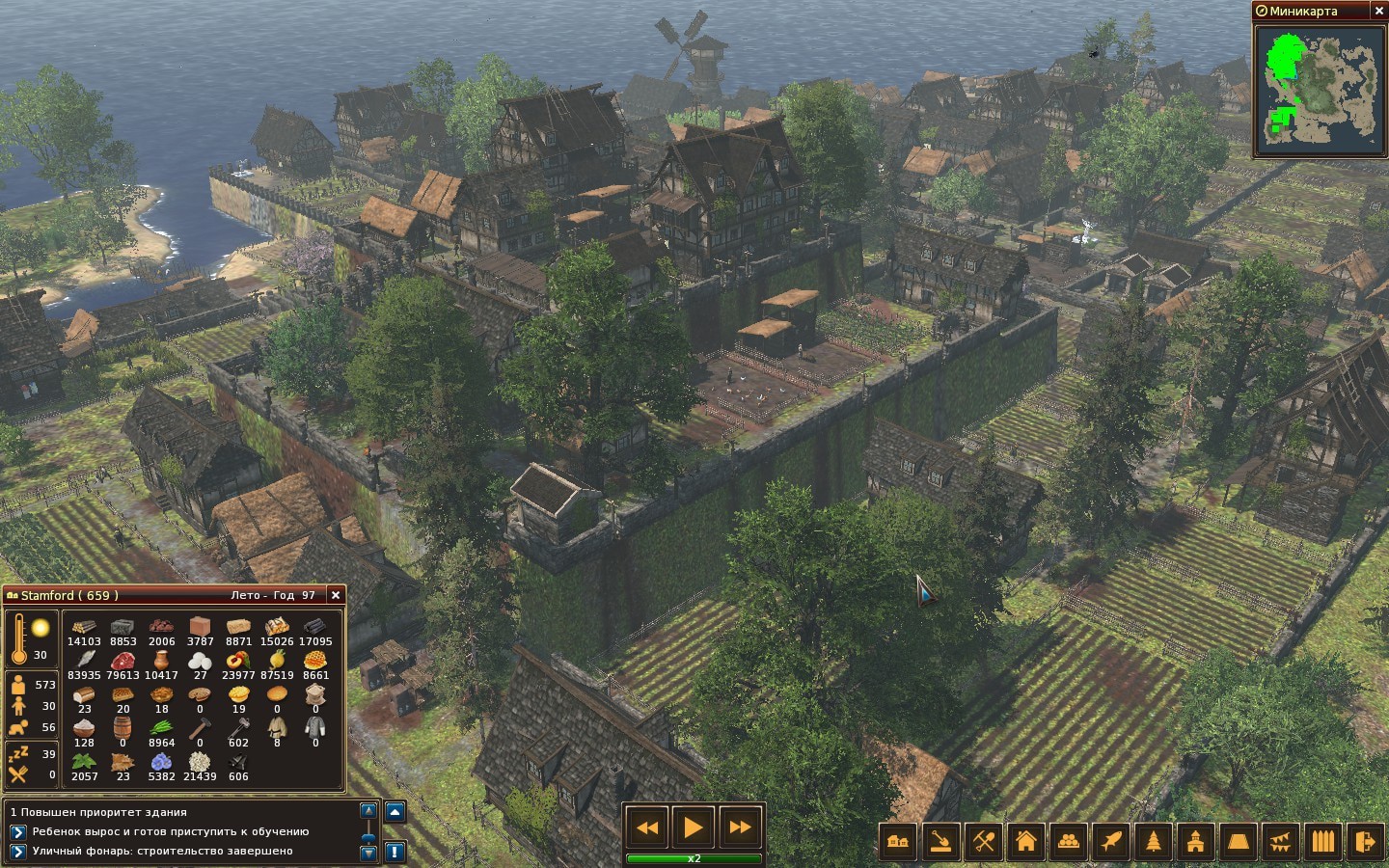Open the picket fence menu

point(1323,842)
